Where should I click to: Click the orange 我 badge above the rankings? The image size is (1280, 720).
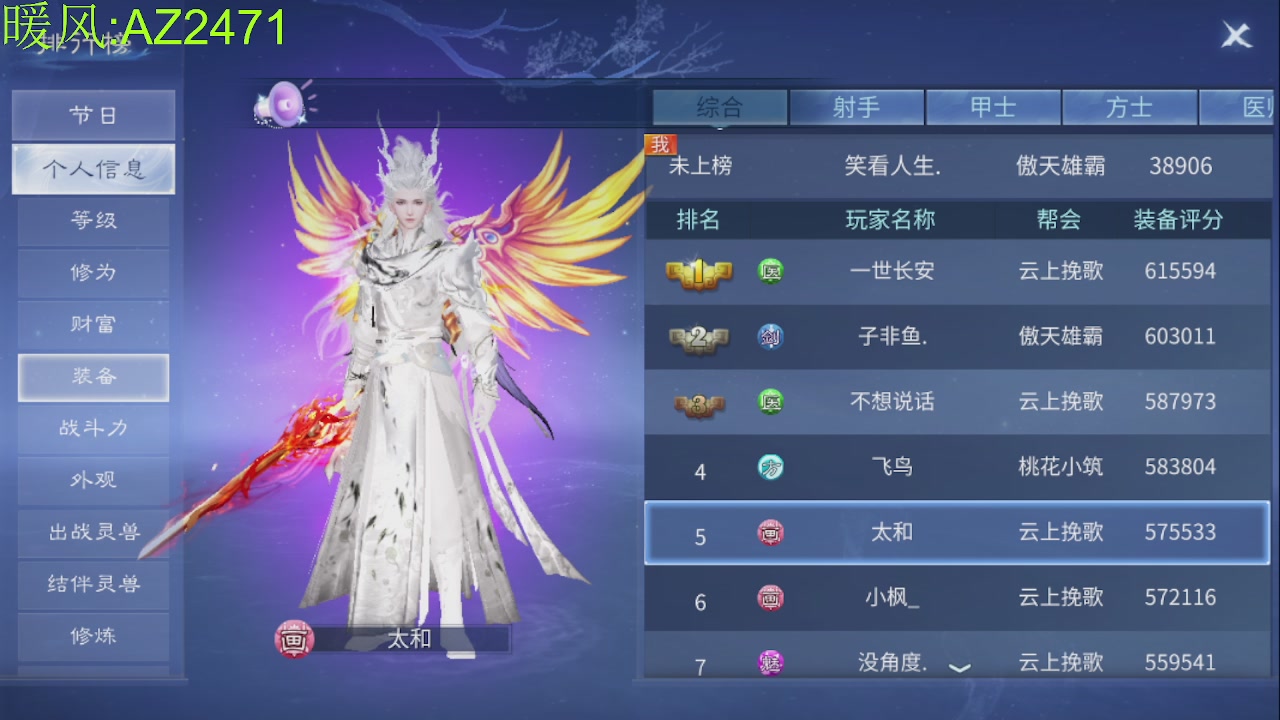pyautogui.click(x=660, y=143)
